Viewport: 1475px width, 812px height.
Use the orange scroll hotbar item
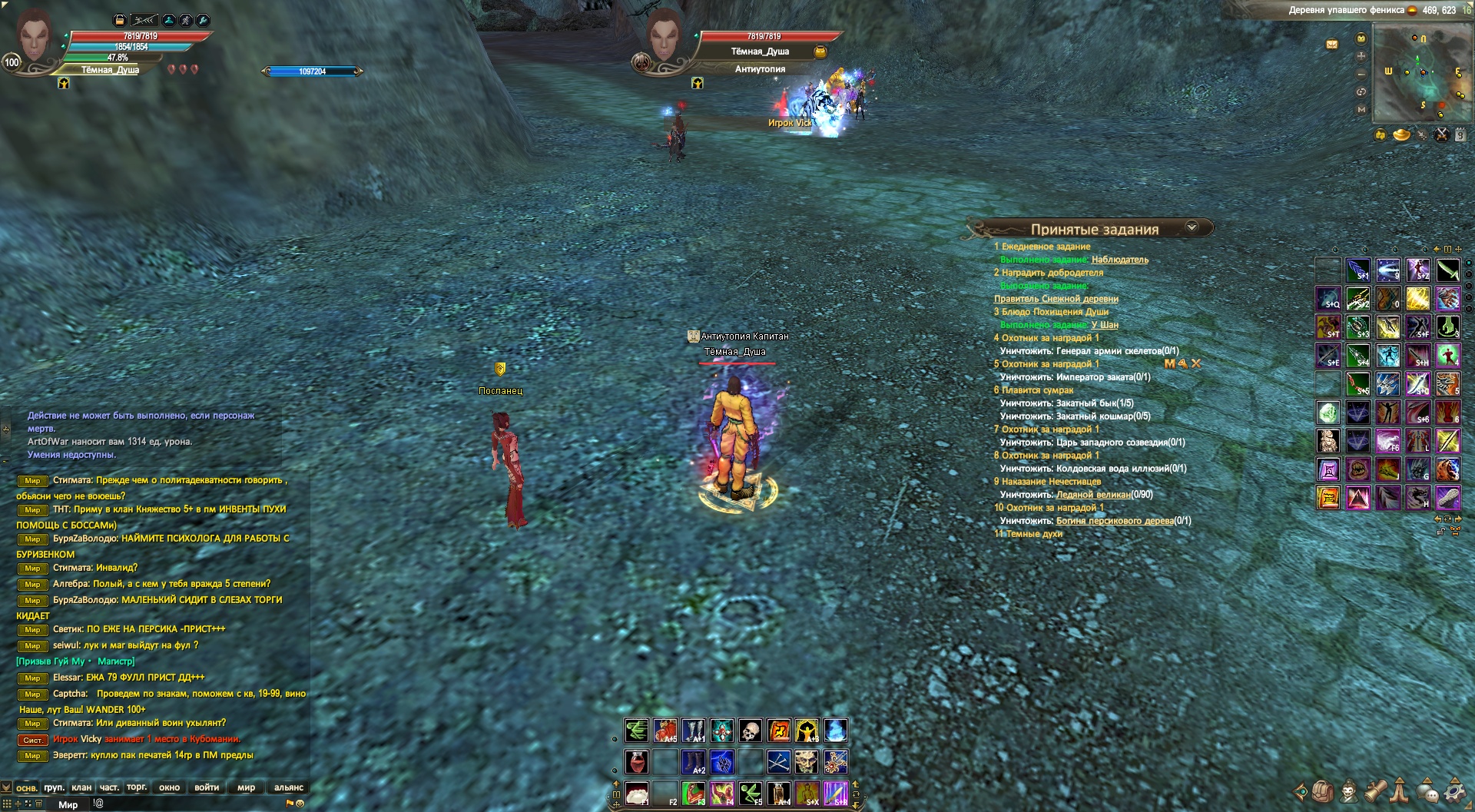pyautogui.click(x=779, y=731)
